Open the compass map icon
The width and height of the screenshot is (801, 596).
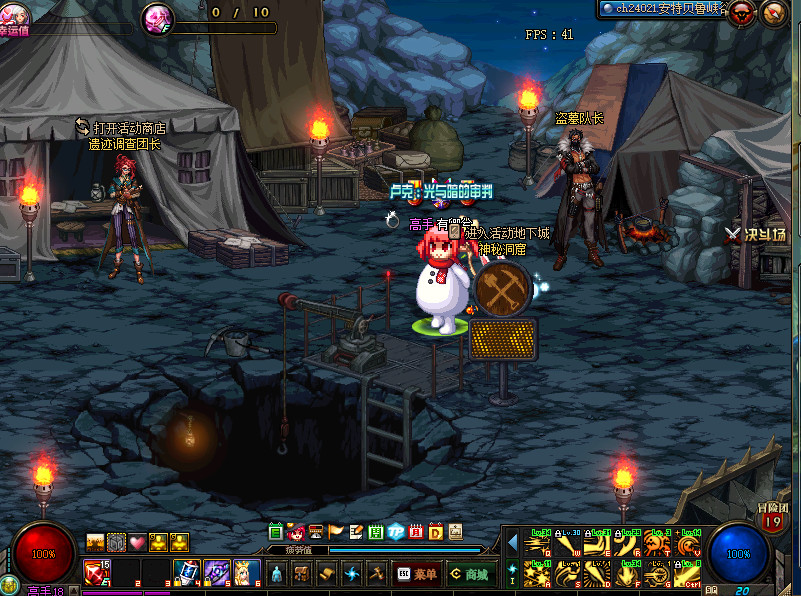click(x=774, y=13)
